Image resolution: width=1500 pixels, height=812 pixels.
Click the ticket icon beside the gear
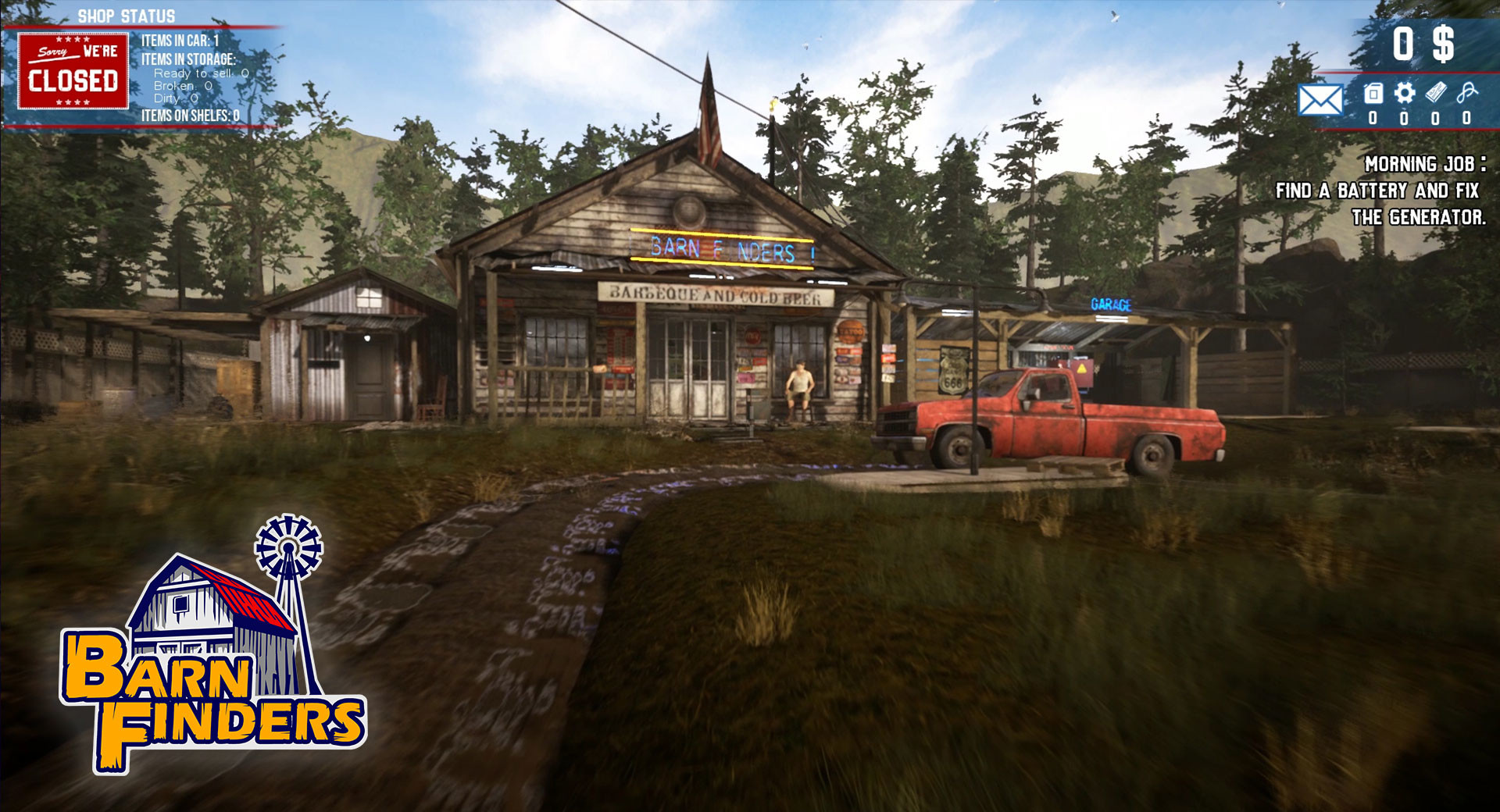coord(1436,92)
